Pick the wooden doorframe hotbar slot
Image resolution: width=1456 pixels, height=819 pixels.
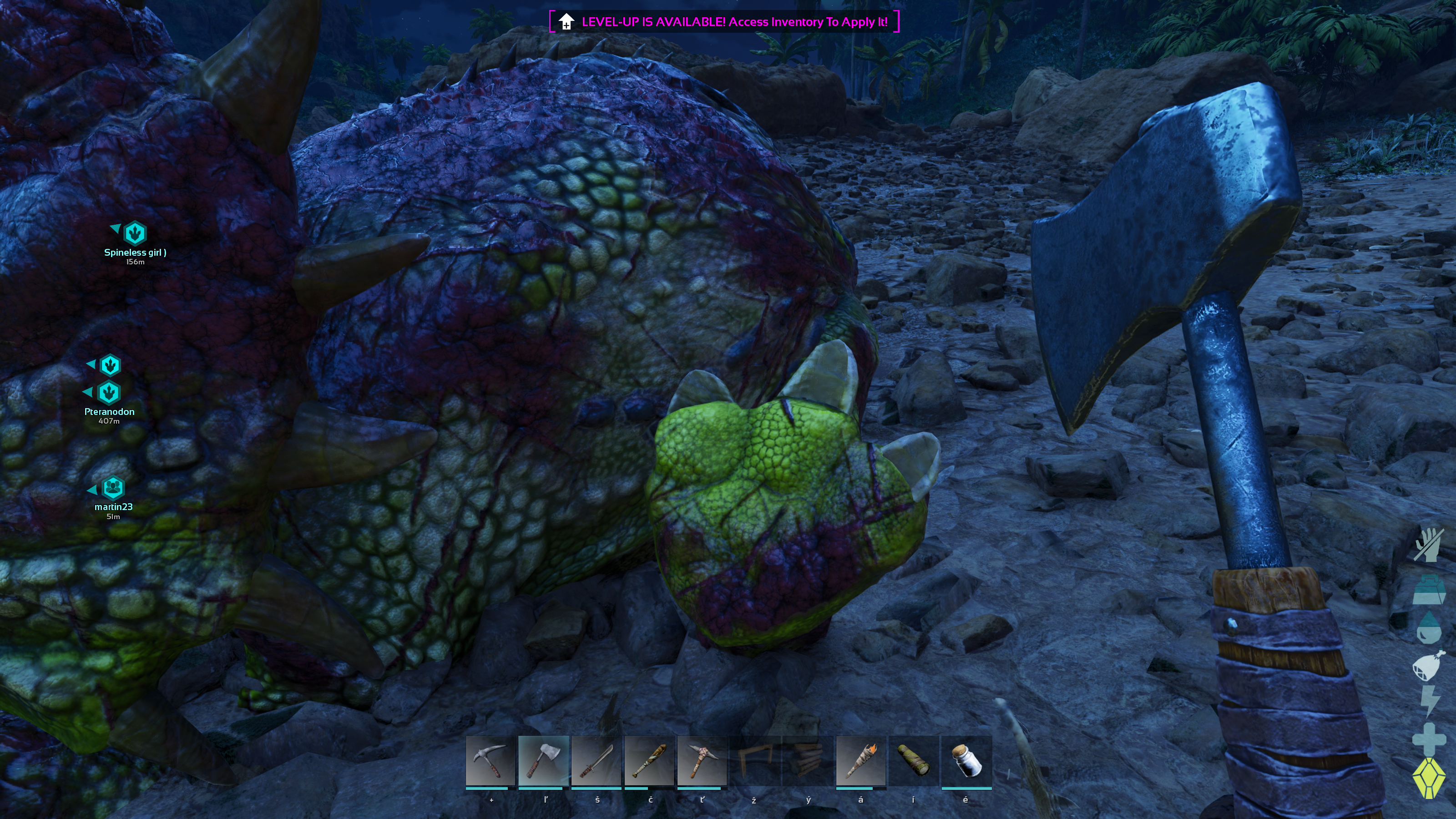tap(754, 761)
